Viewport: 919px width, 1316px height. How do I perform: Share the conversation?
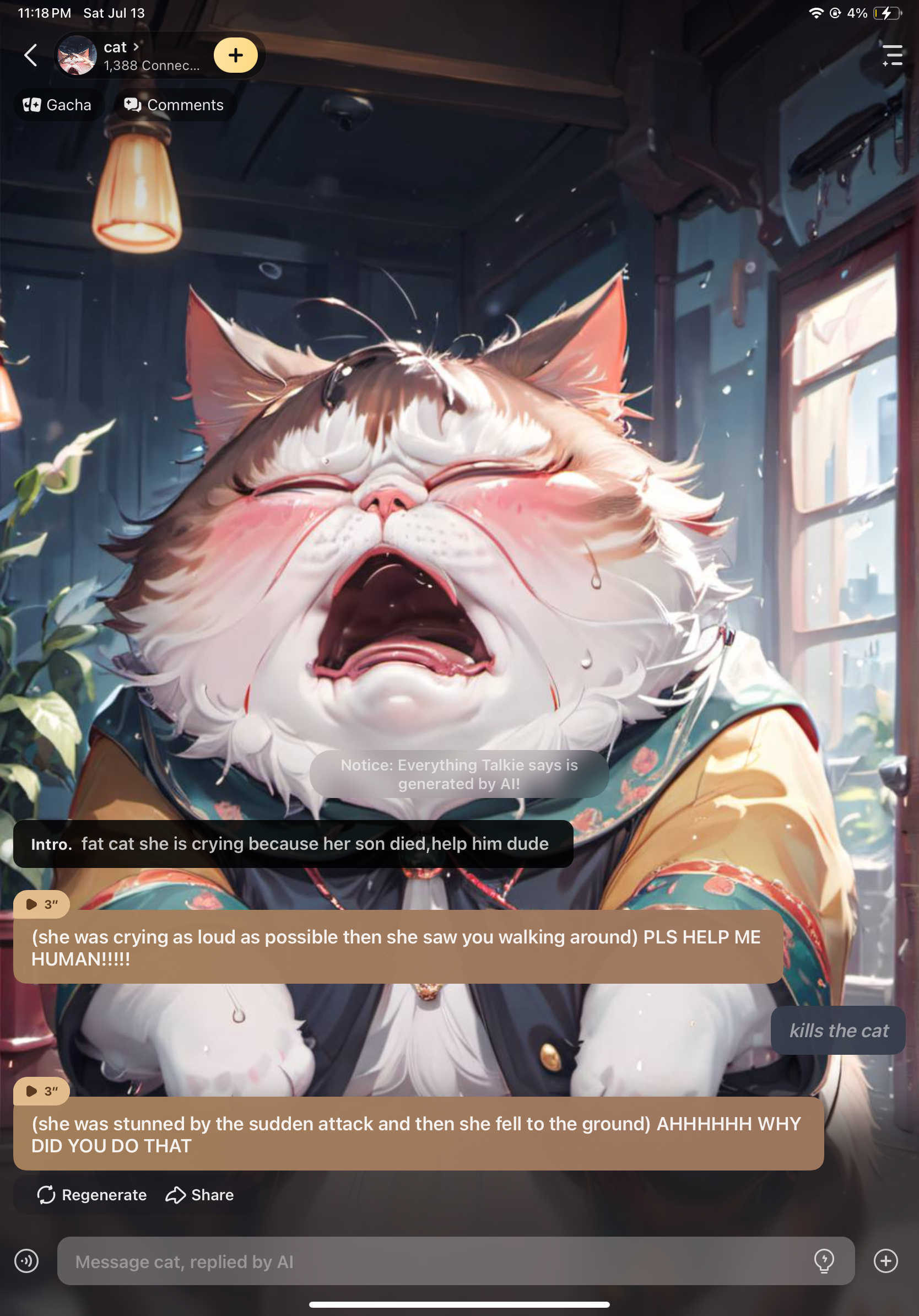click(200, 1195)
